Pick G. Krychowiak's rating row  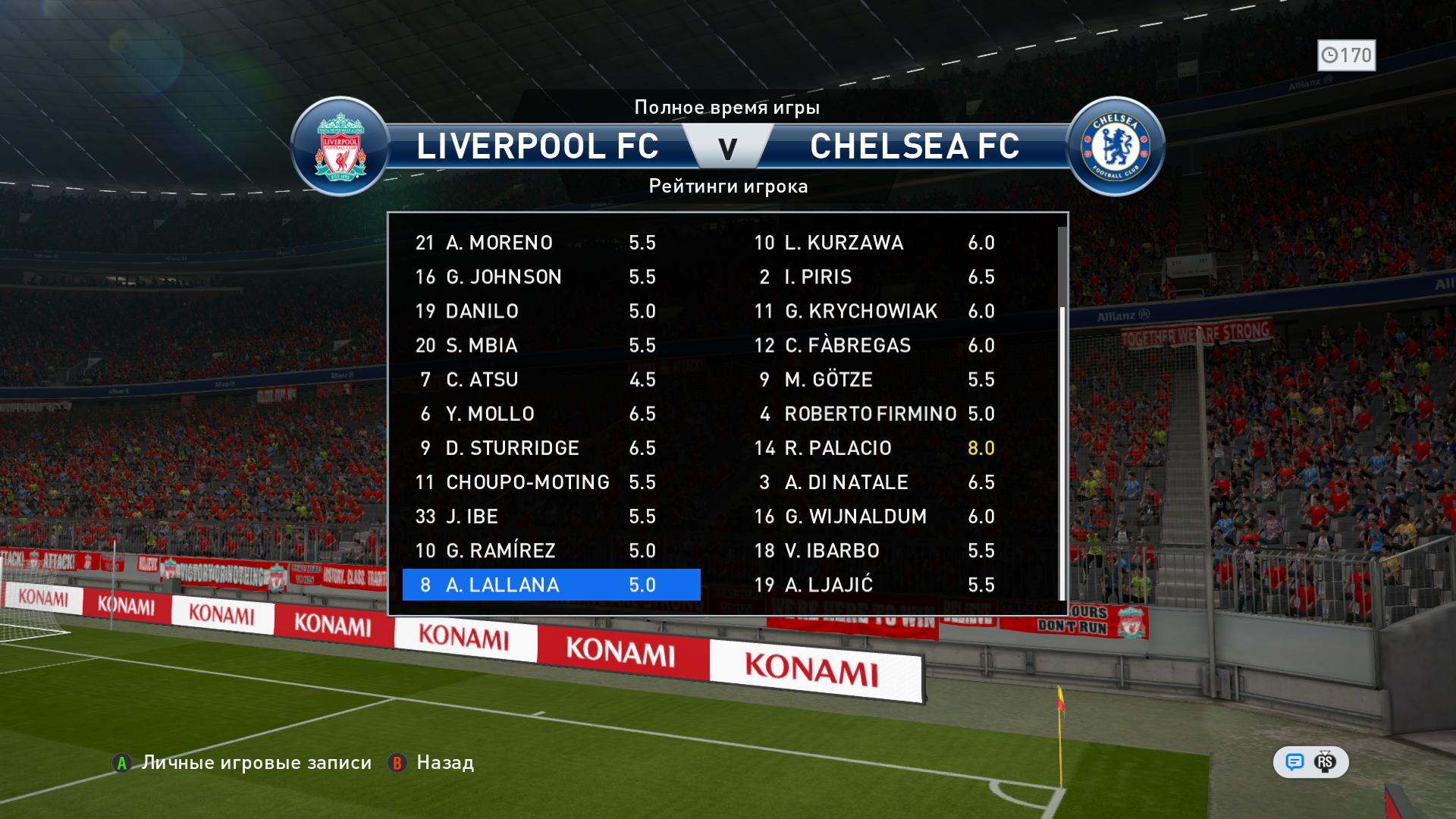[874, 311]
